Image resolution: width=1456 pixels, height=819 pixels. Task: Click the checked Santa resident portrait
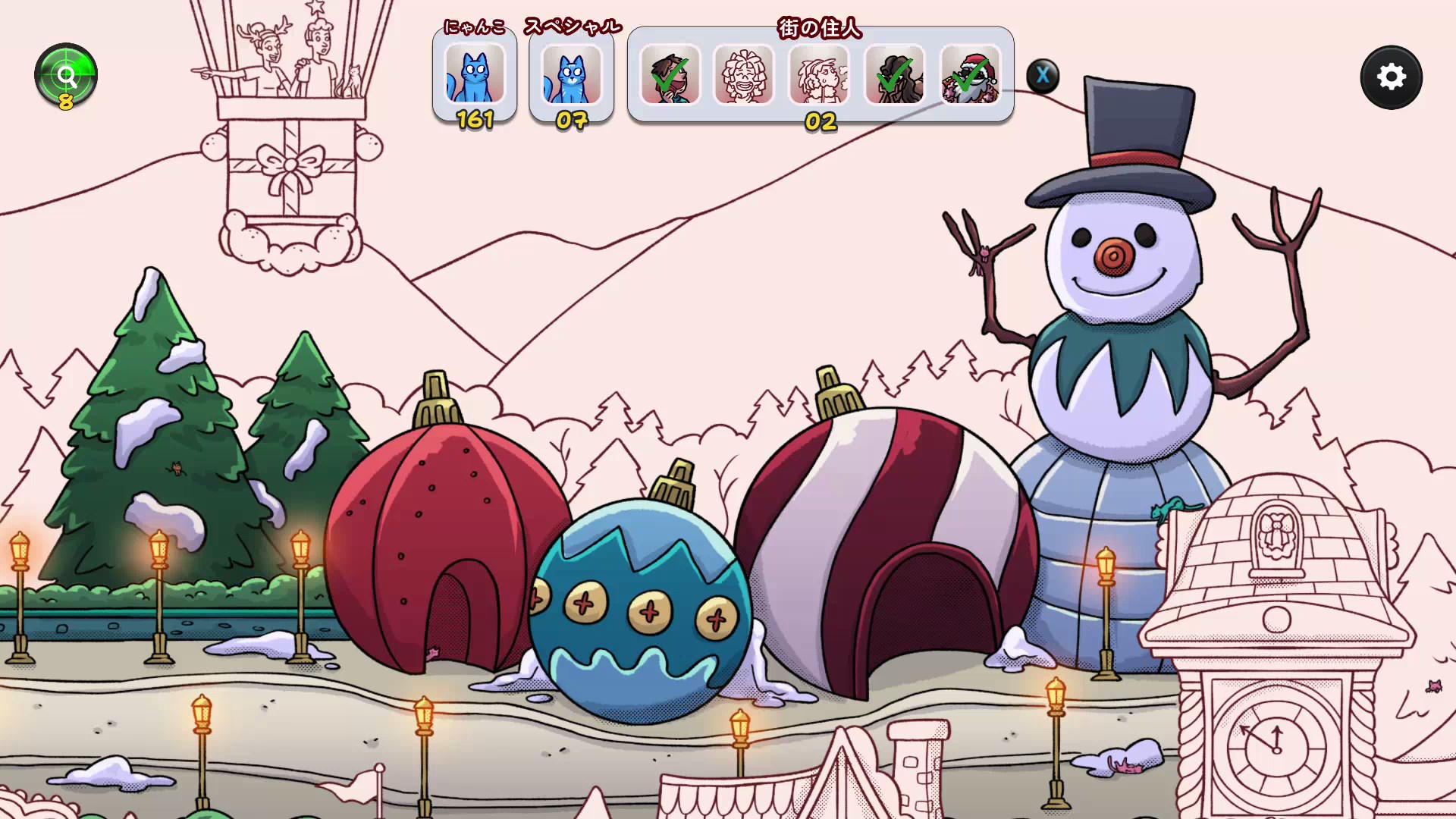pos(970,75)
